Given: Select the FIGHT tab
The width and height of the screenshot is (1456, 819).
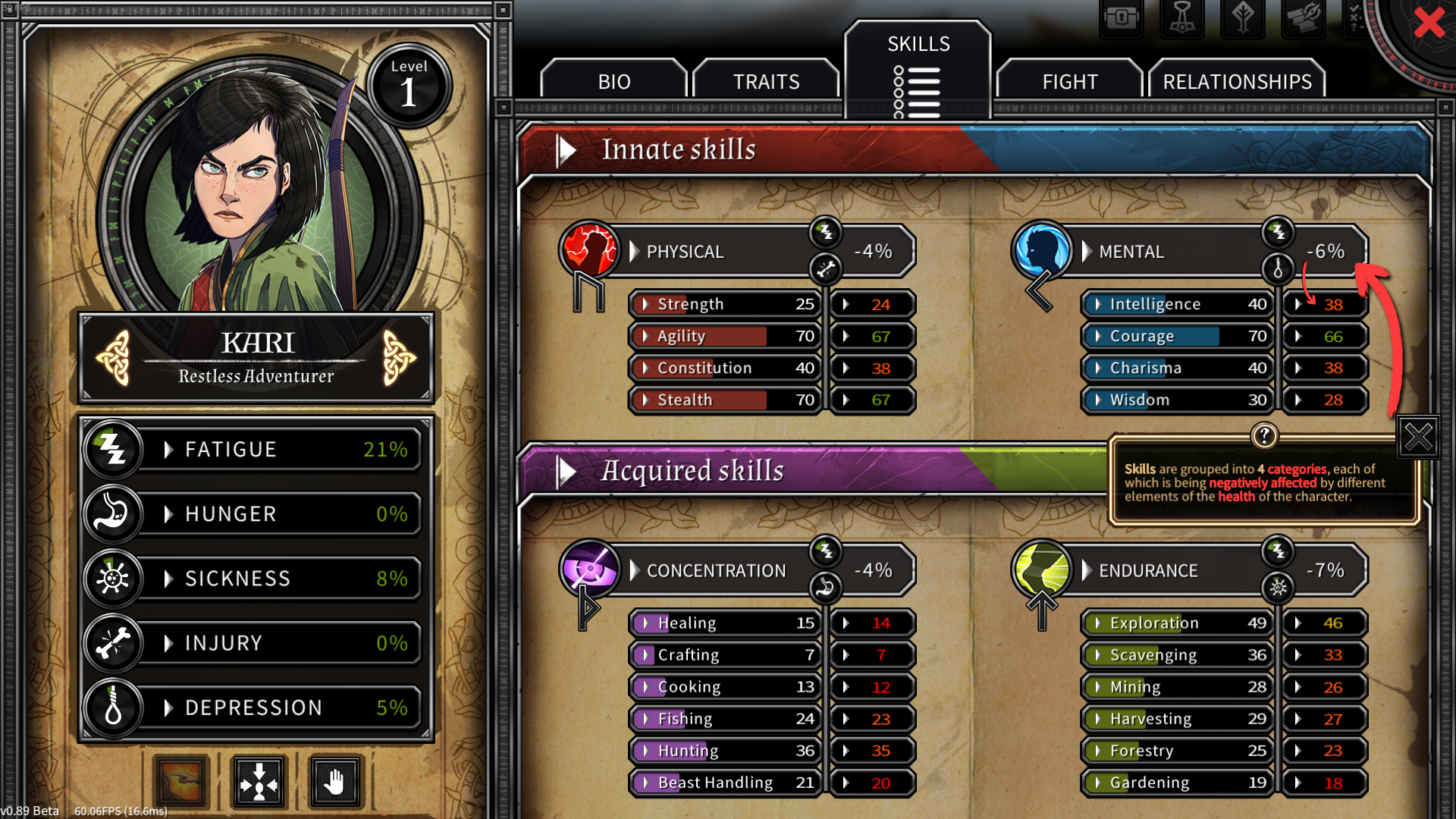Looking at the screenshot, I should point(1069,81).
